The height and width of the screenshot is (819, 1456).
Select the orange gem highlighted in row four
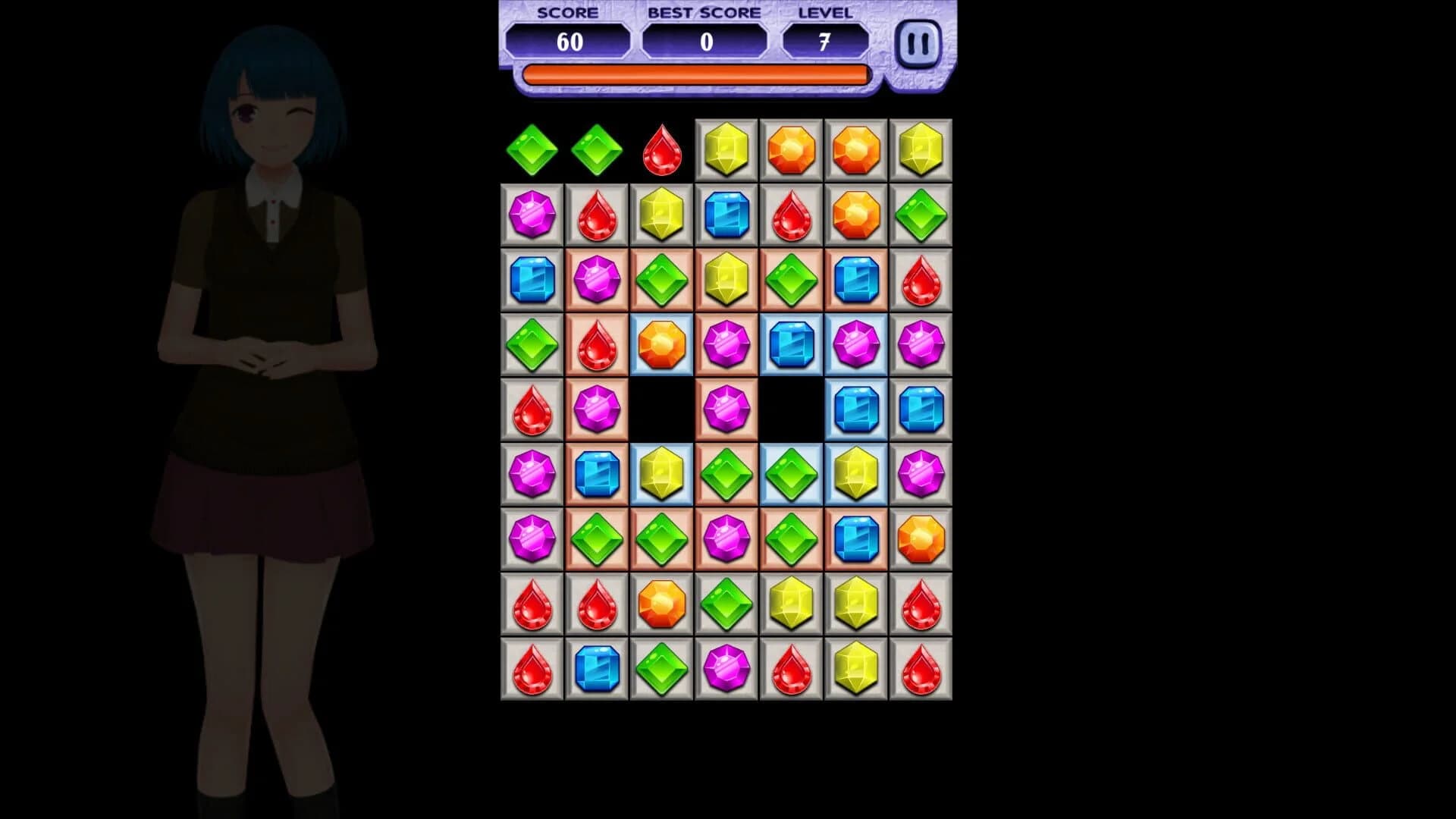tap(661, 345)
